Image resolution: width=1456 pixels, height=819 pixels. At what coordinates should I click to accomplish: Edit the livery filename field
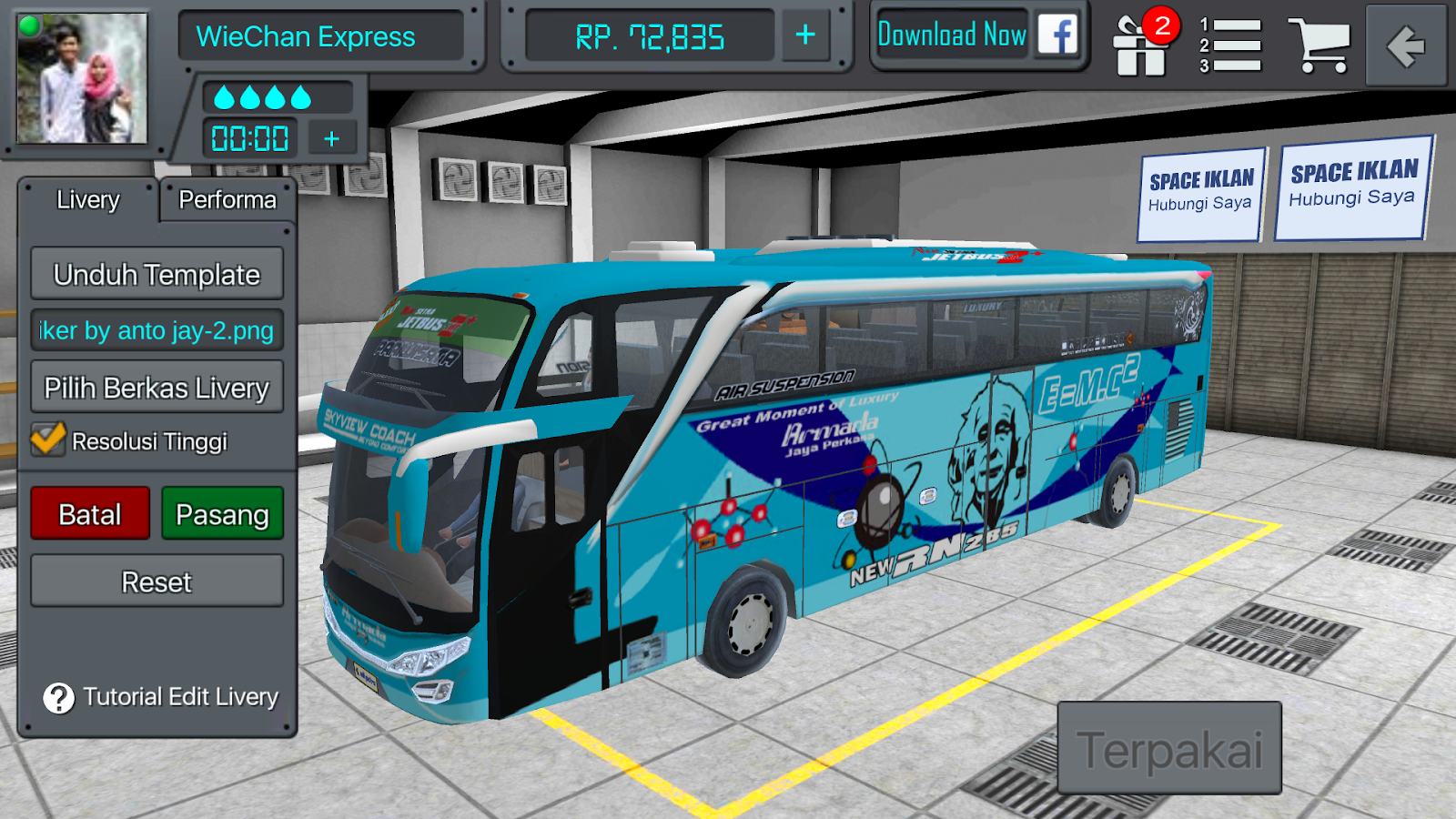point(157,331)
